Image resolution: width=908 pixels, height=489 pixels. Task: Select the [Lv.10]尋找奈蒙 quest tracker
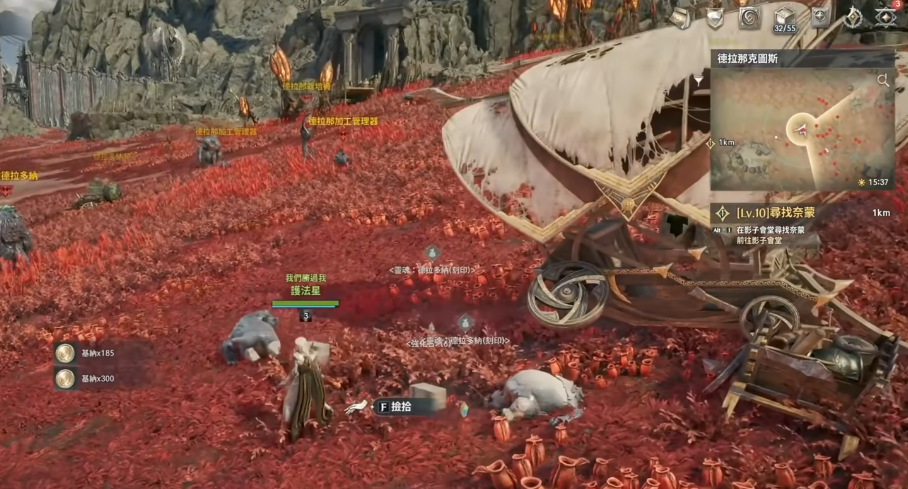tap(775, 213)
